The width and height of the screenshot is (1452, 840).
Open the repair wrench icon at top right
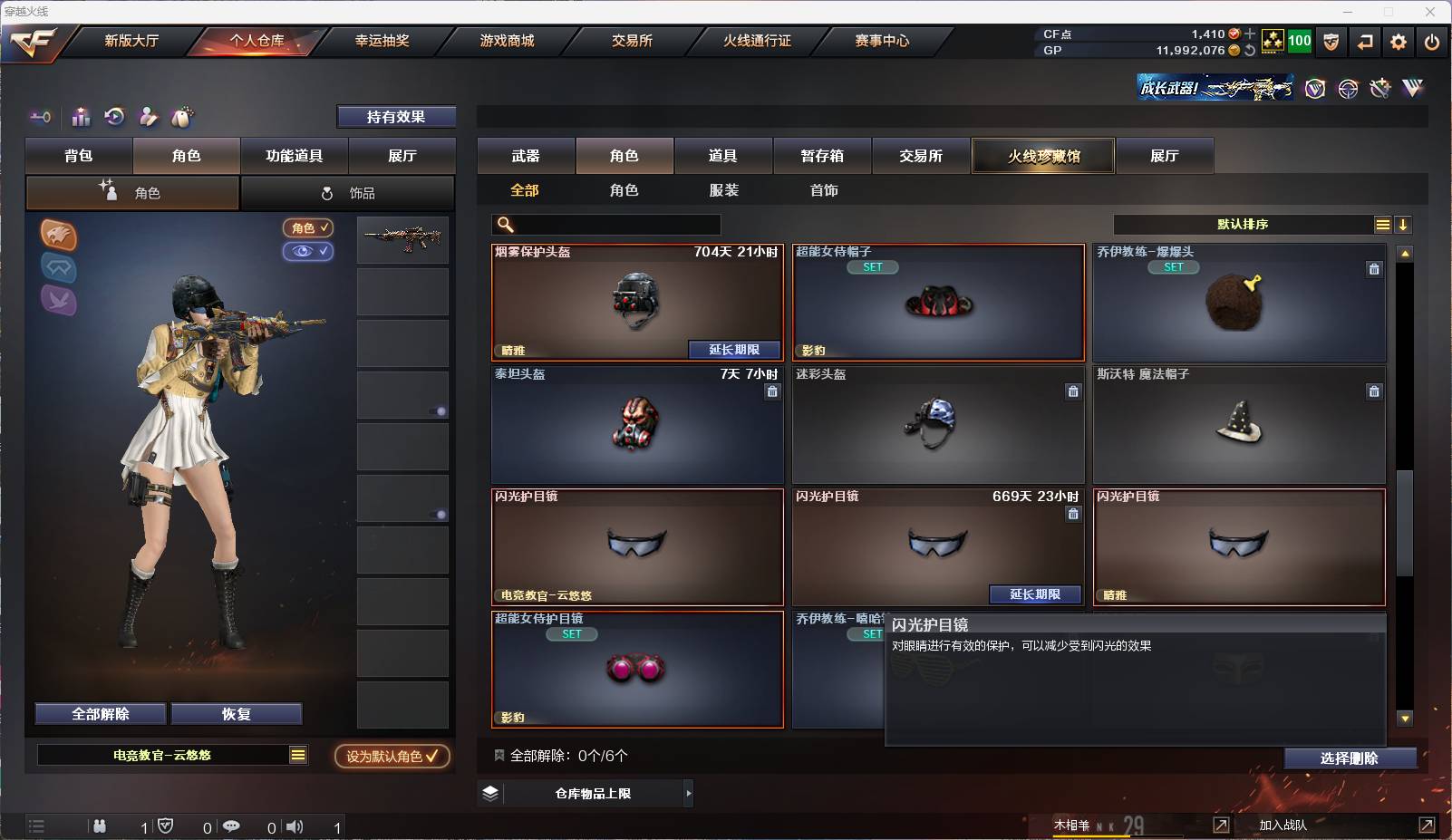pyautogui.click(x=1380, y=88)
